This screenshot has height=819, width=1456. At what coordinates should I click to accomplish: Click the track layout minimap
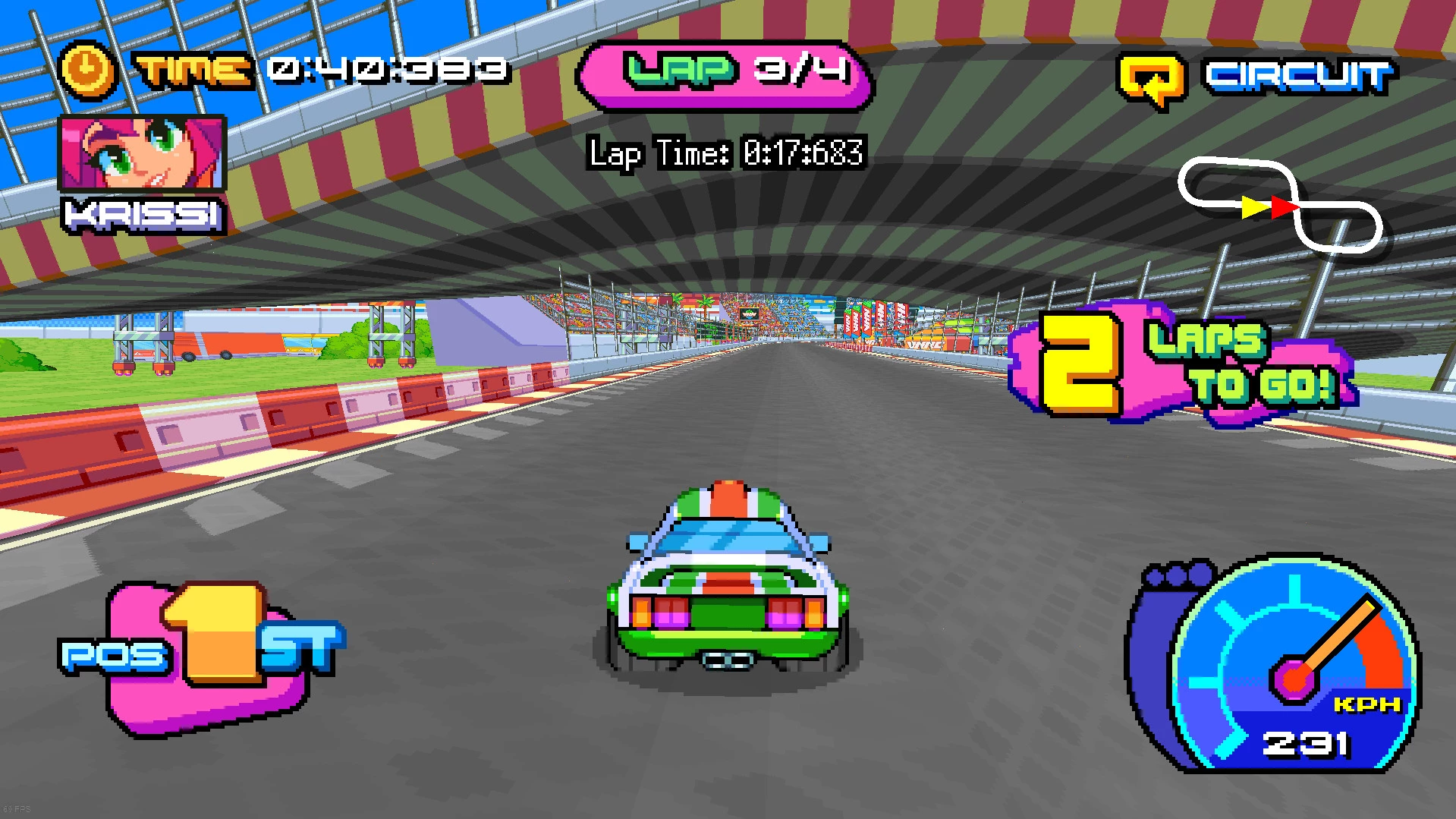pos(1280,205)
